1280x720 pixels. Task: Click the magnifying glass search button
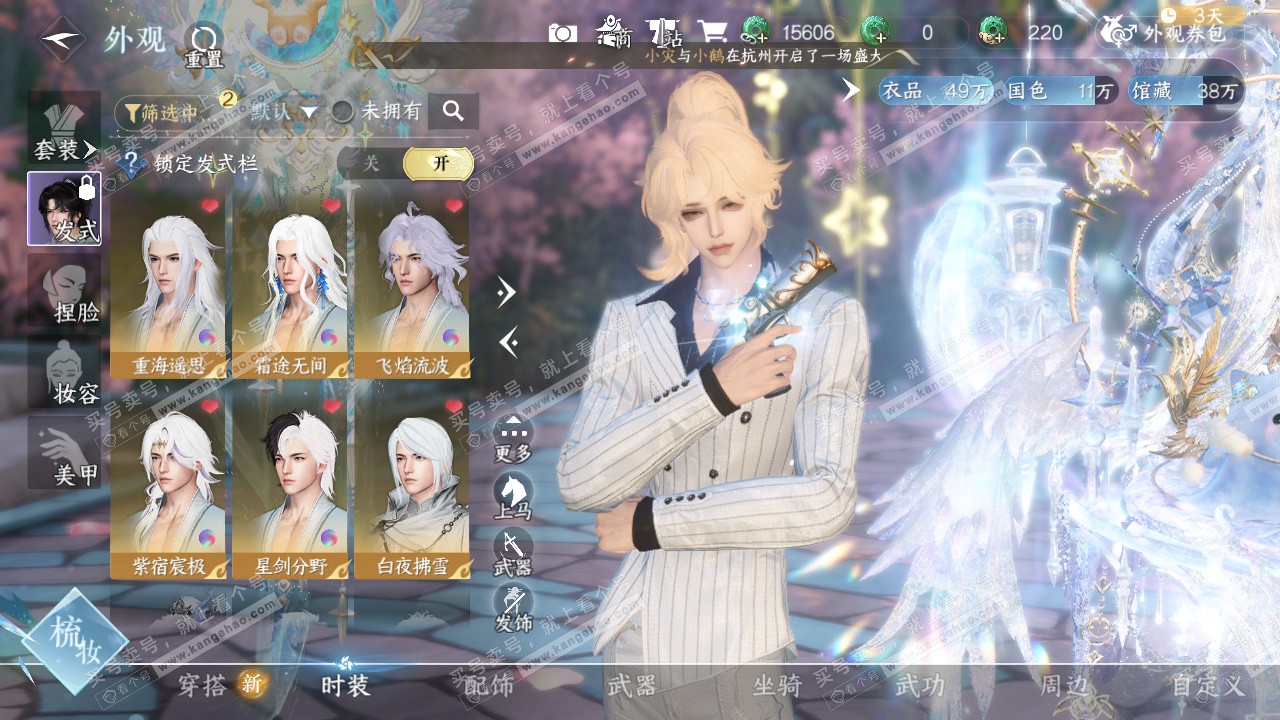453,112
